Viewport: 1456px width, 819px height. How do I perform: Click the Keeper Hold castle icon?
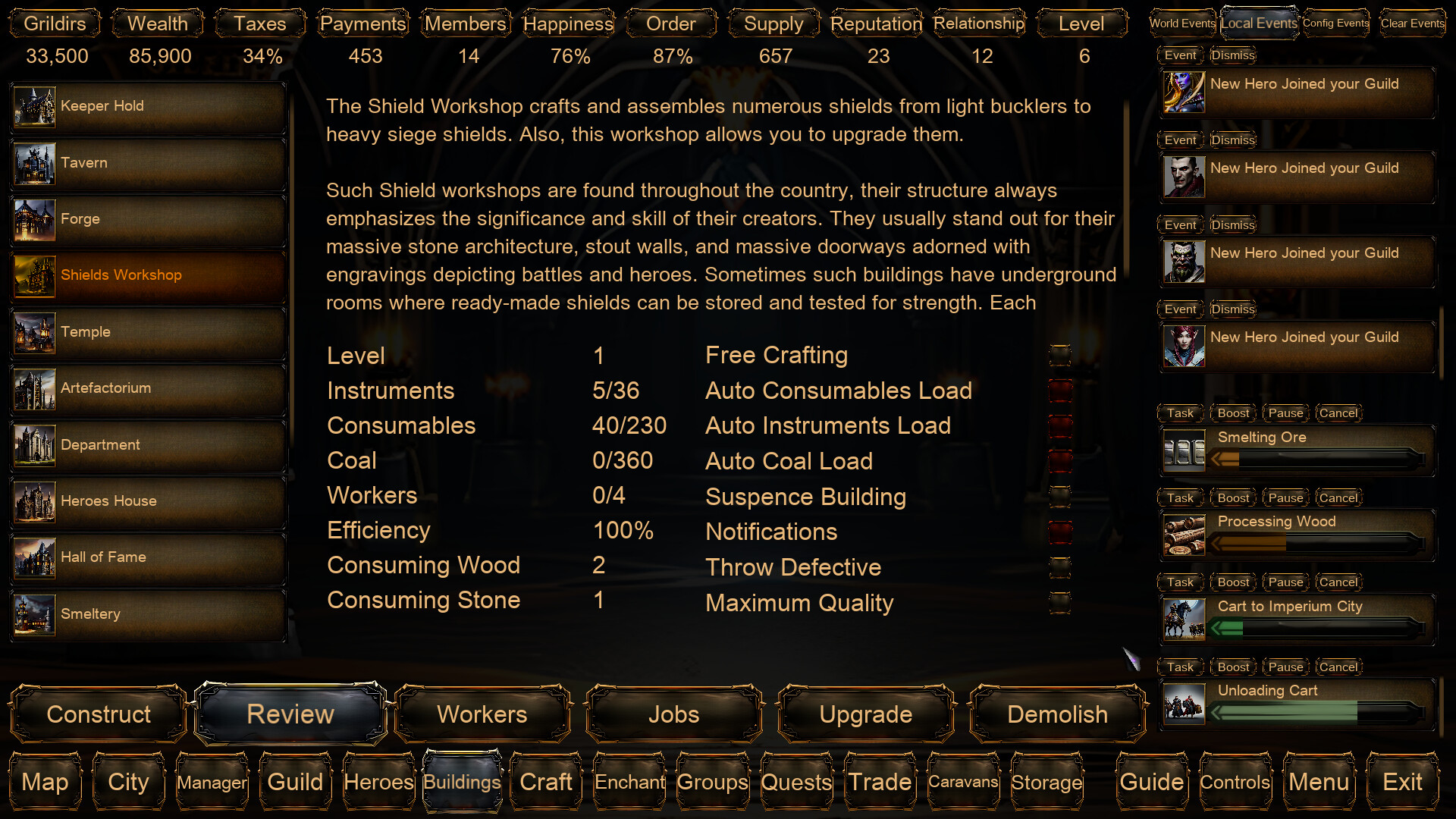[x=33, y=107]
